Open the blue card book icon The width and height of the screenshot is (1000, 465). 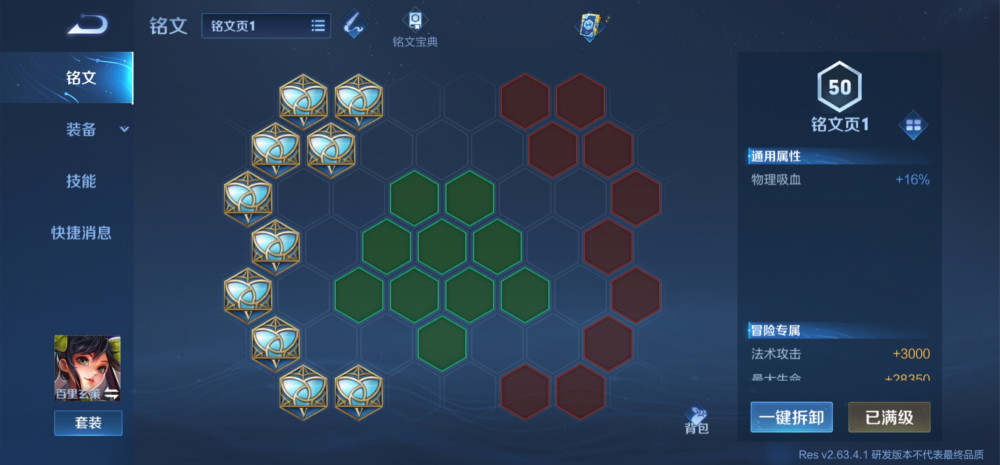[x=592, y=27]
